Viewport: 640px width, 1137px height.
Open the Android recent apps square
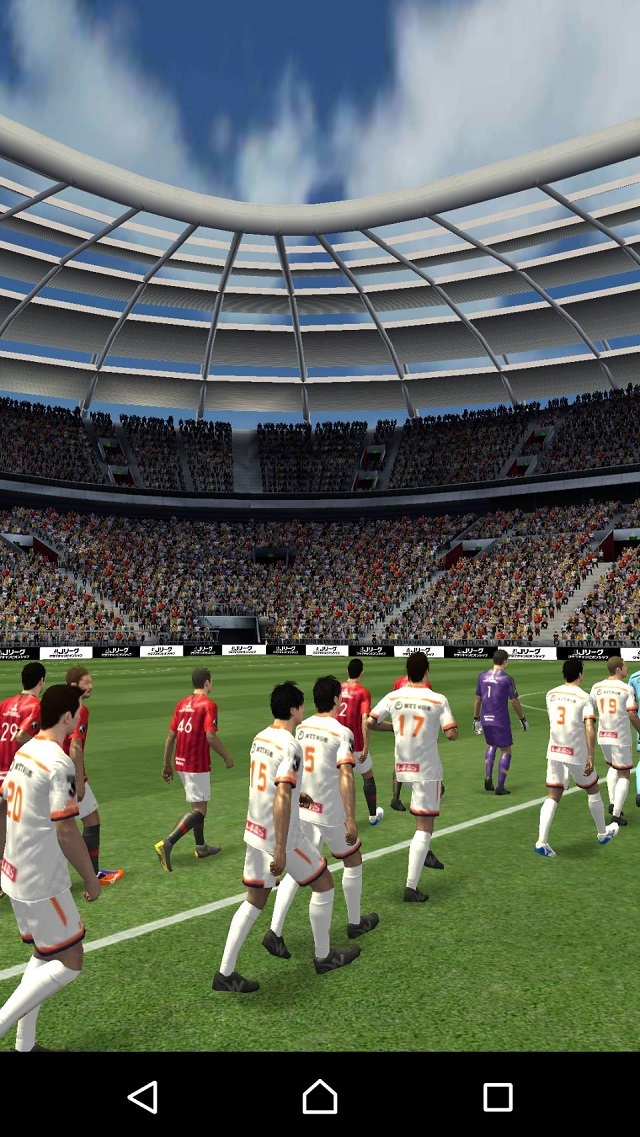pyautogui.click(x=497, y=1097)
